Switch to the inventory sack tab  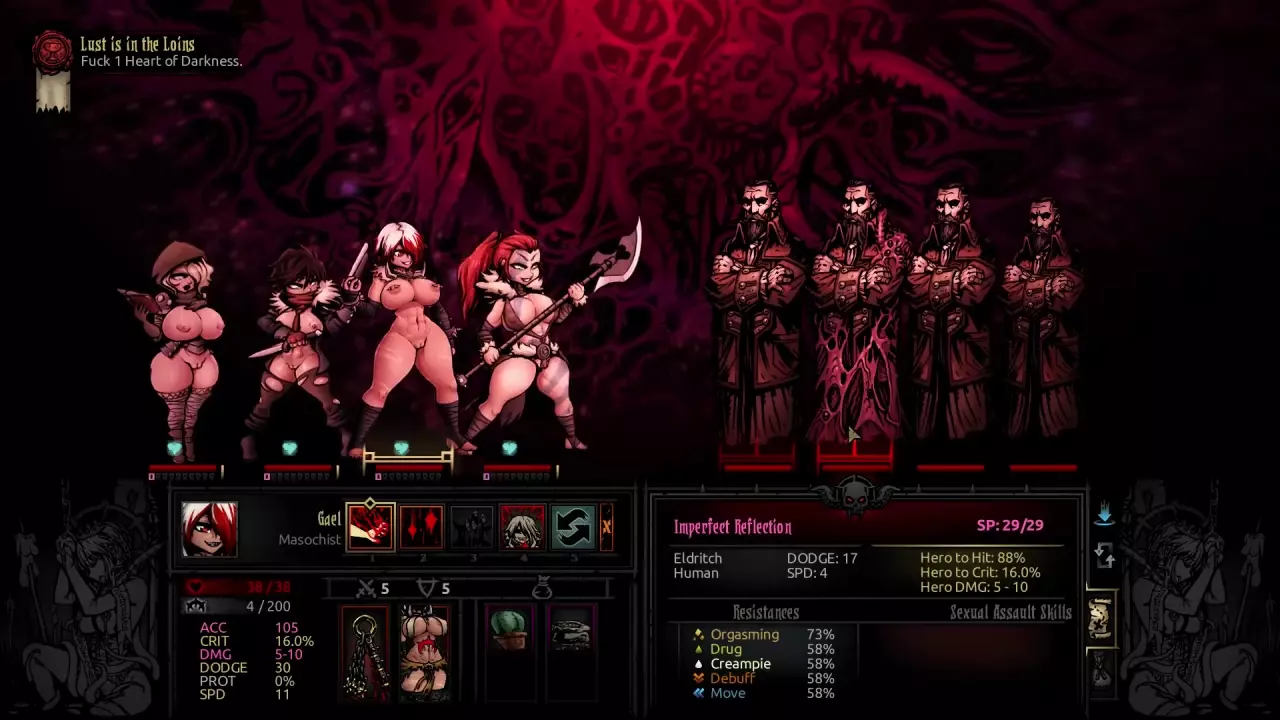tap(1101, 669)
